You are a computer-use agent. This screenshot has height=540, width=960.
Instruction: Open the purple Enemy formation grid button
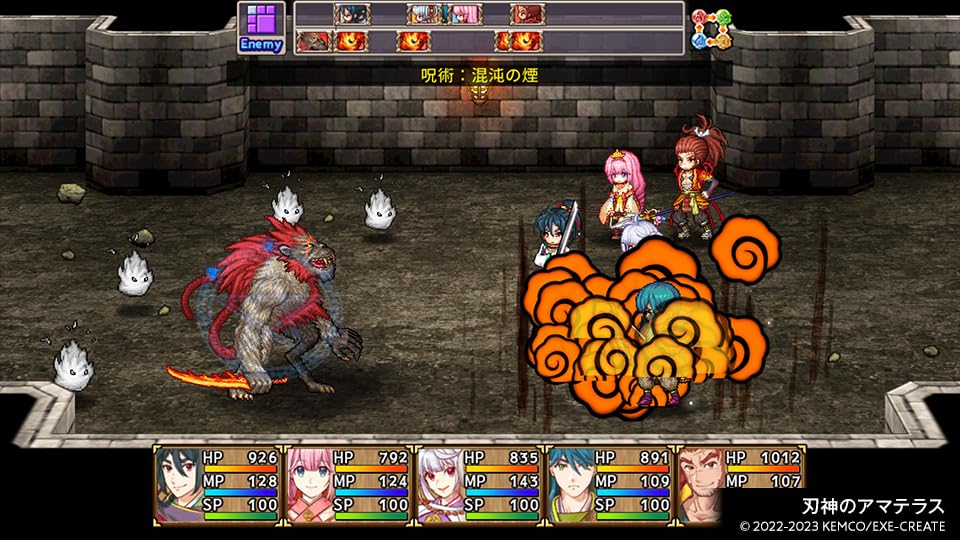tap(261, 28)
